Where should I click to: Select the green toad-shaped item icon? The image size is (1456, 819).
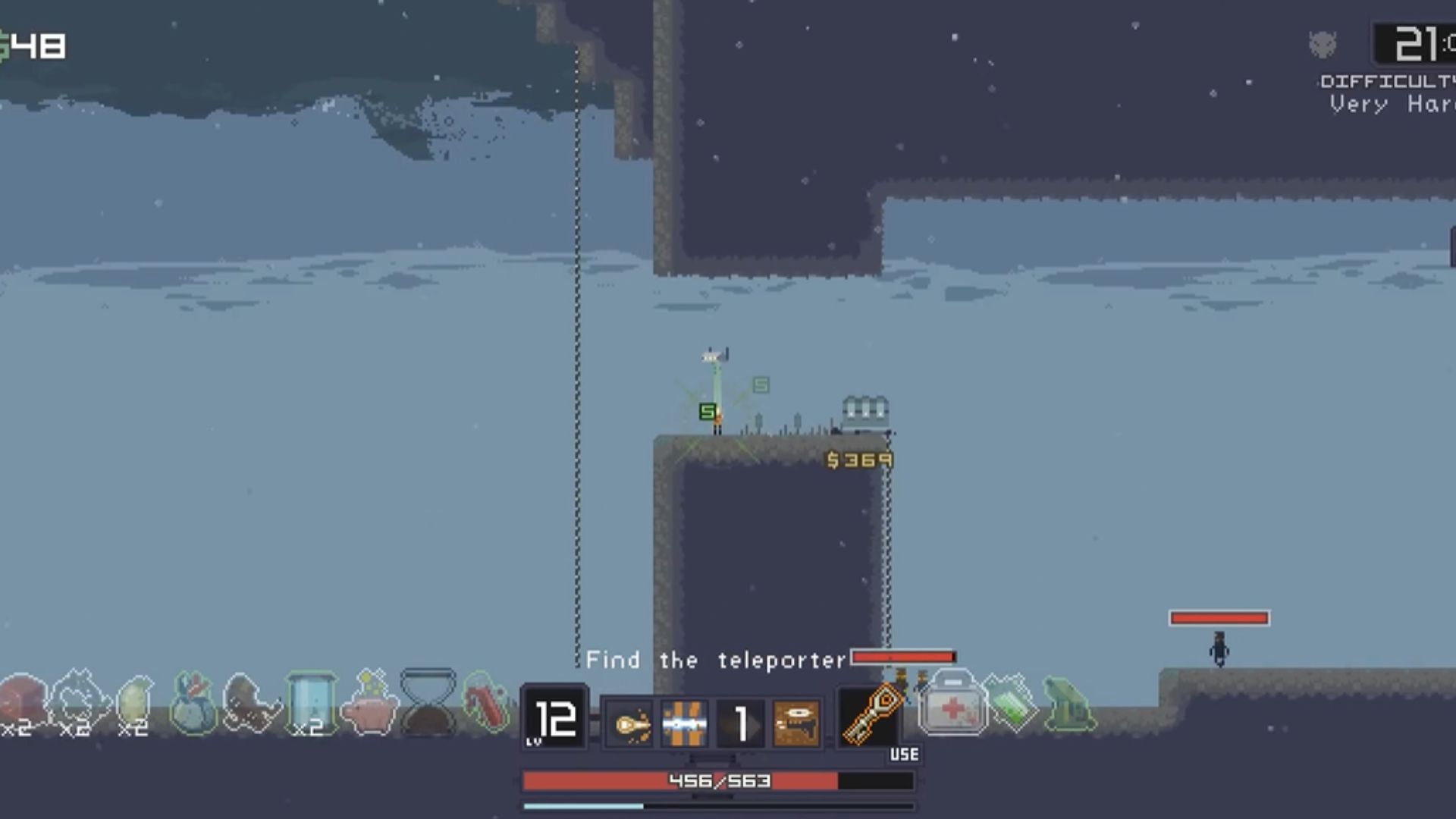(1069, 705)
